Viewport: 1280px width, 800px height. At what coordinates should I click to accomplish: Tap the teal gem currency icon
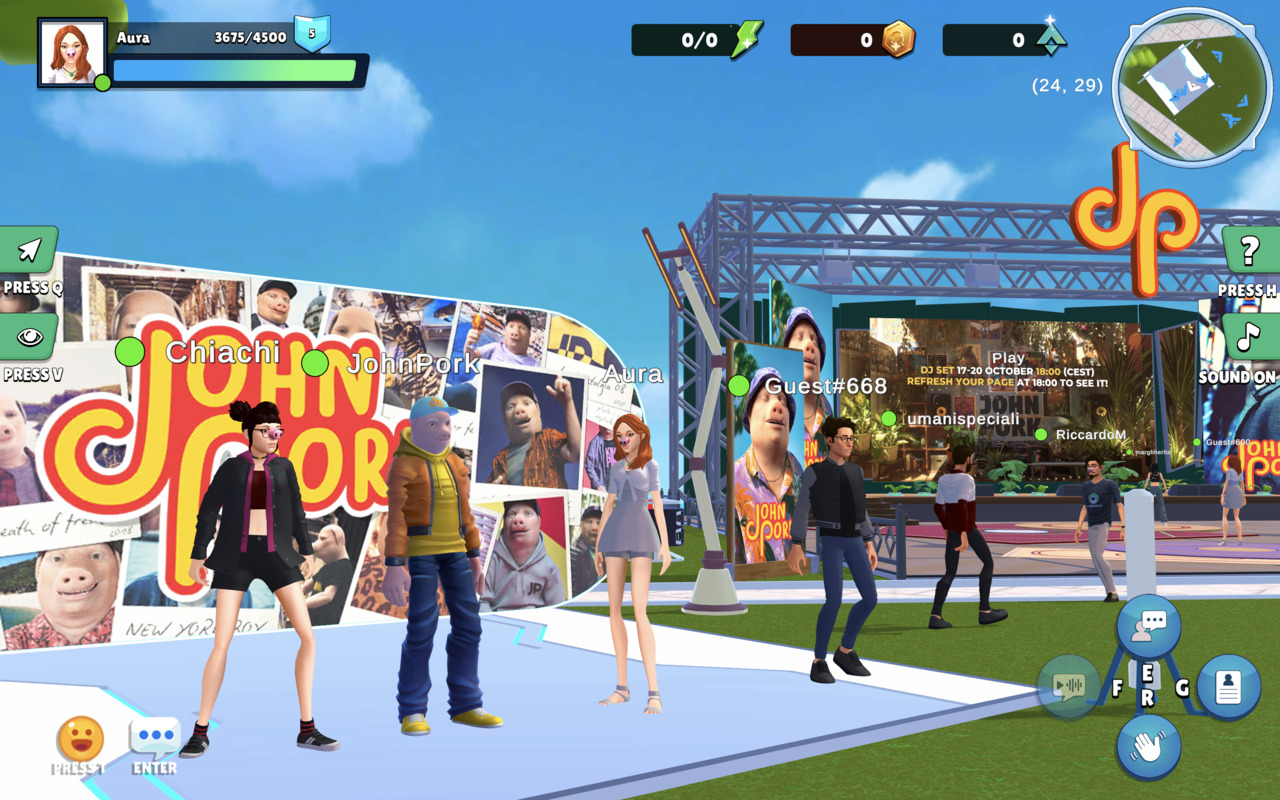pos(1050,39)
